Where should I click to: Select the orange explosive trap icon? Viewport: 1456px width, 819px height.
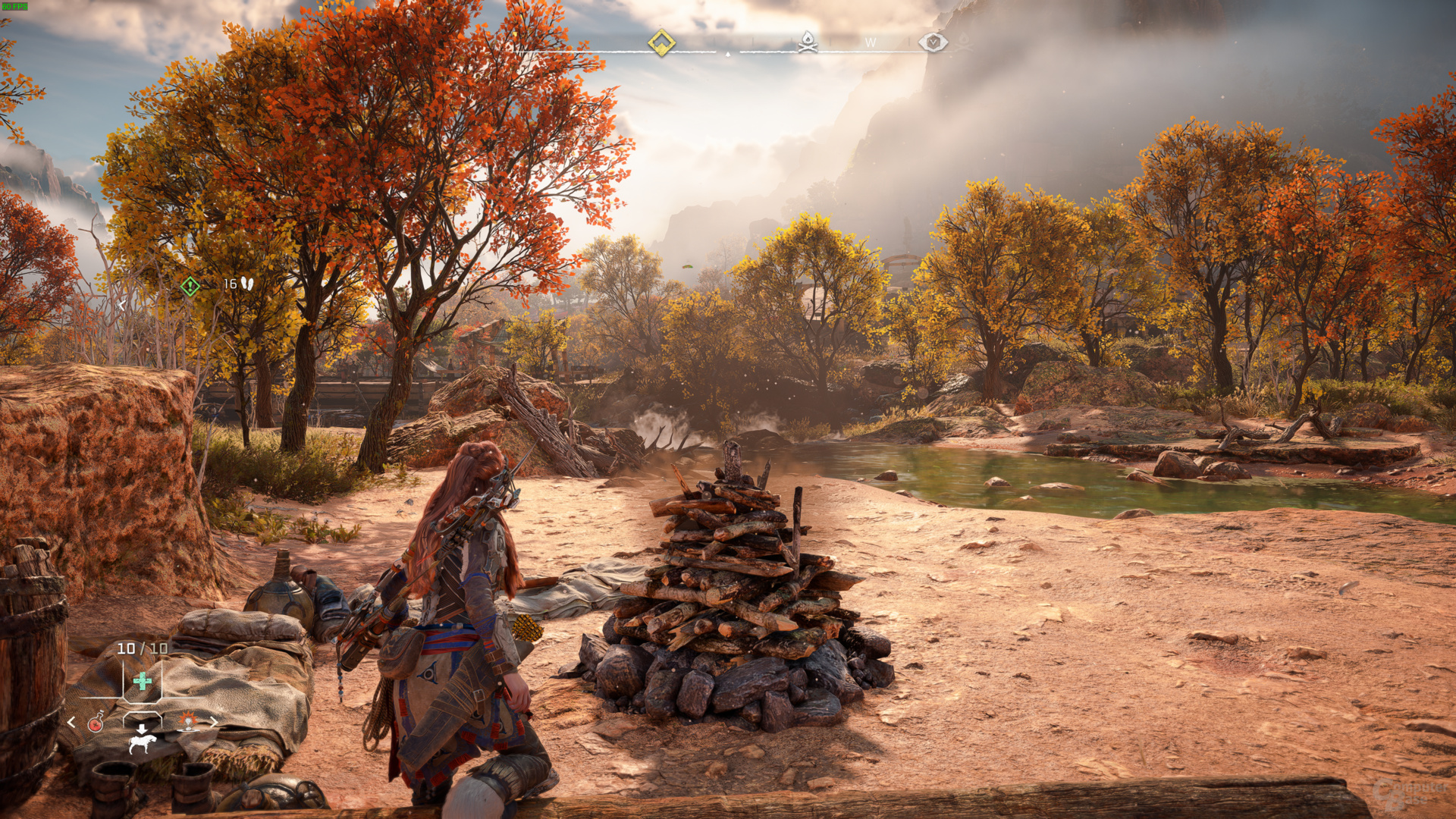[x=187, y=721]
